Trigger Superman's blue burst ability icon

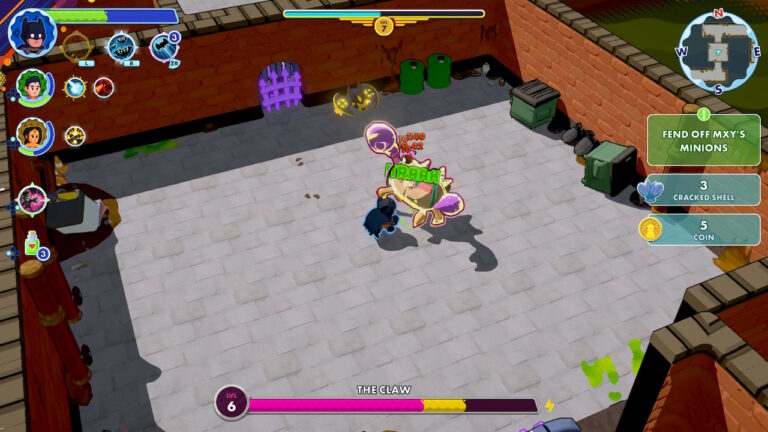tap(76, 88)
